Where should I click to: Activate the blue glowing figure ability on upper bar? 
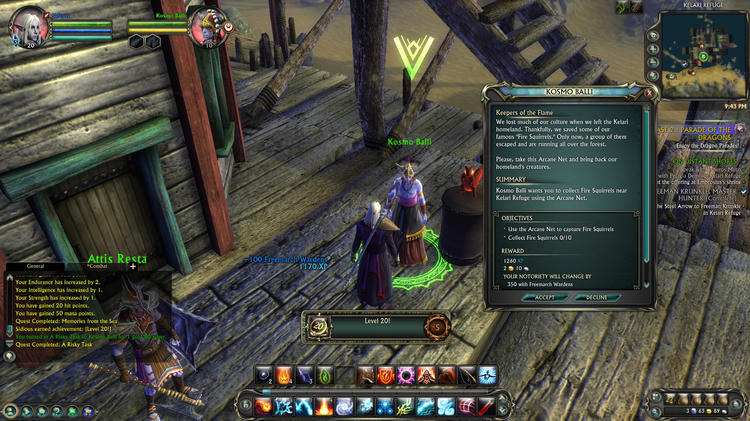coord(487,375)
